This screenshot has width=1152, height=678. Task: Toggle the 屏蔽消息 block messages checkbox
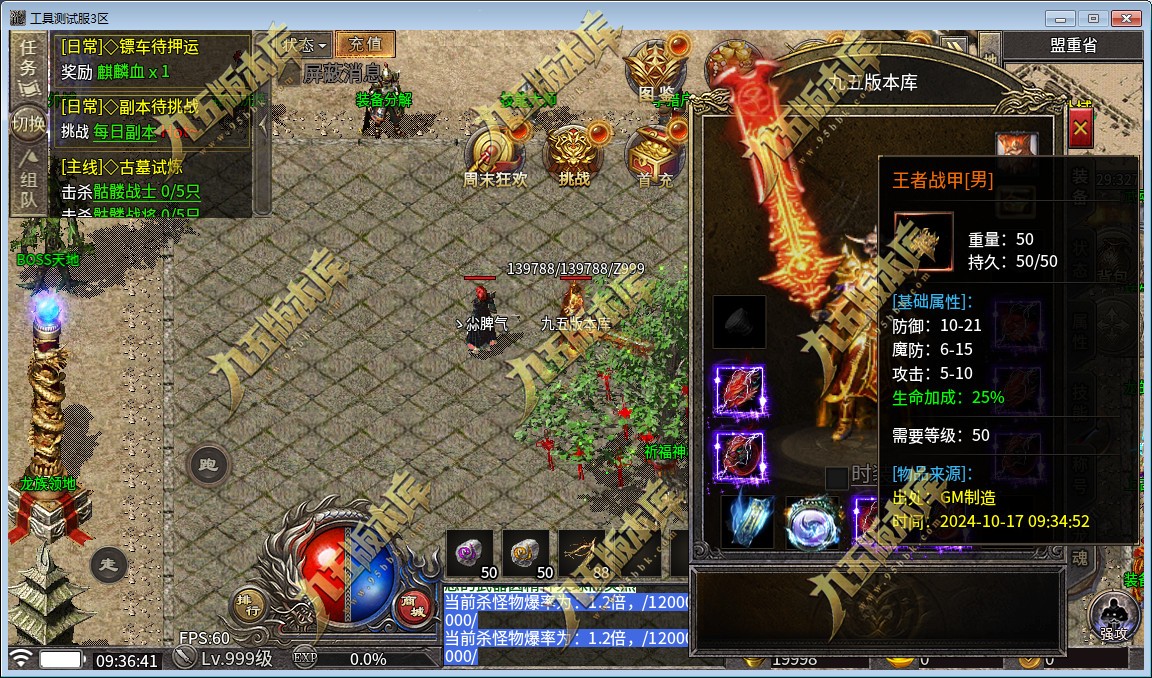point(290,73)
